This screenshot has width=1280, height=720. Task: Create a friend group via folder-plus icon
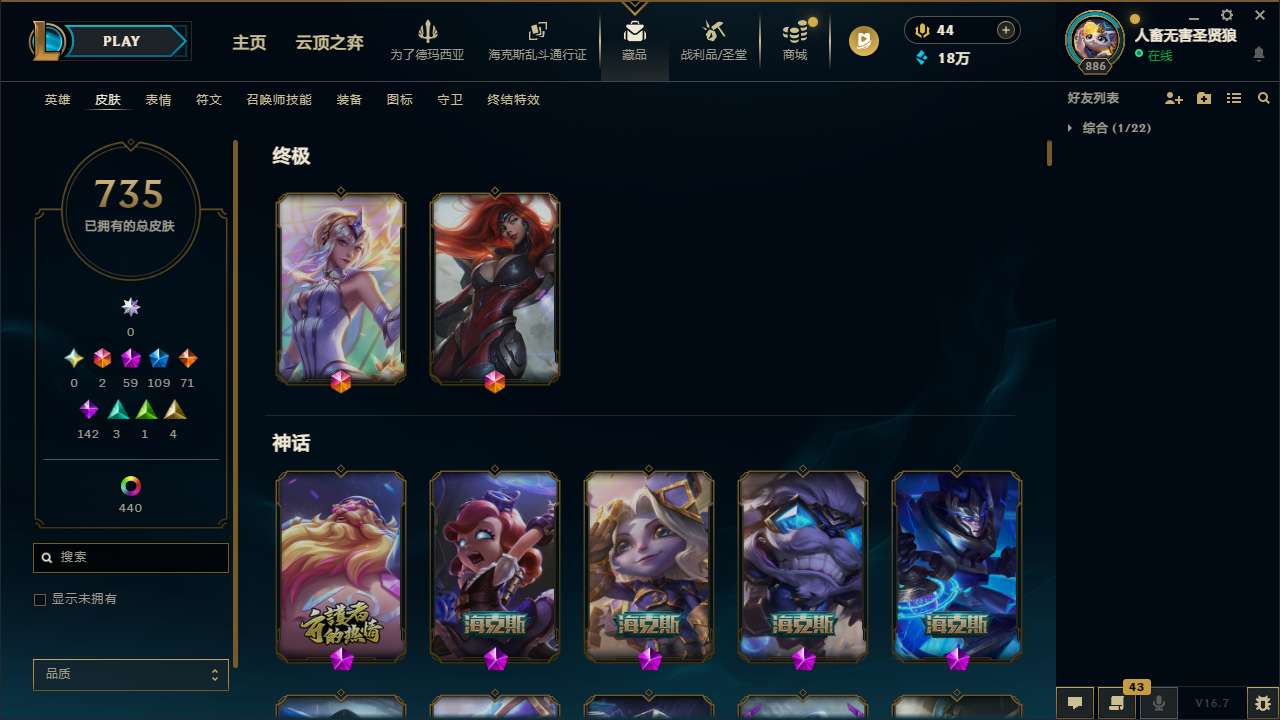[1203, 98]
